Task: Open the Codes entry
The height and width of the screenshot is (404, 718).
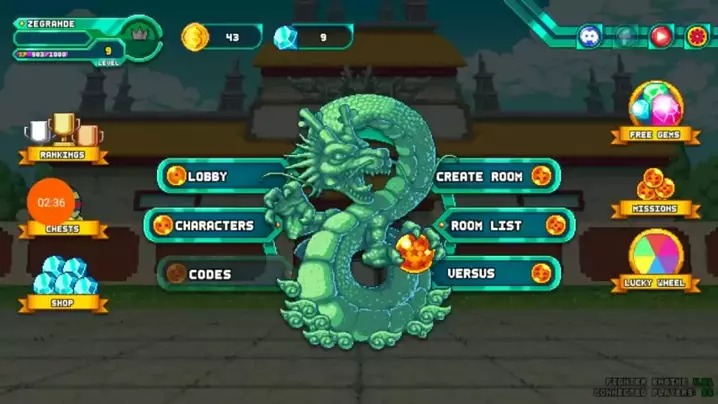Action: pyautogui.click(x=213, y=273)
